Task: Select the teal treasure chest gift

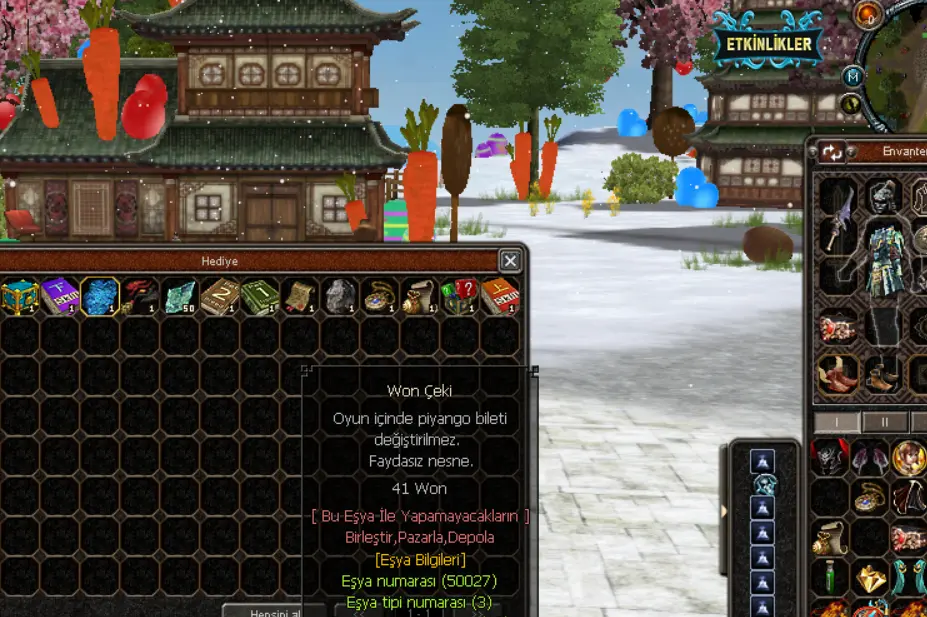Action: click(19, 297)
